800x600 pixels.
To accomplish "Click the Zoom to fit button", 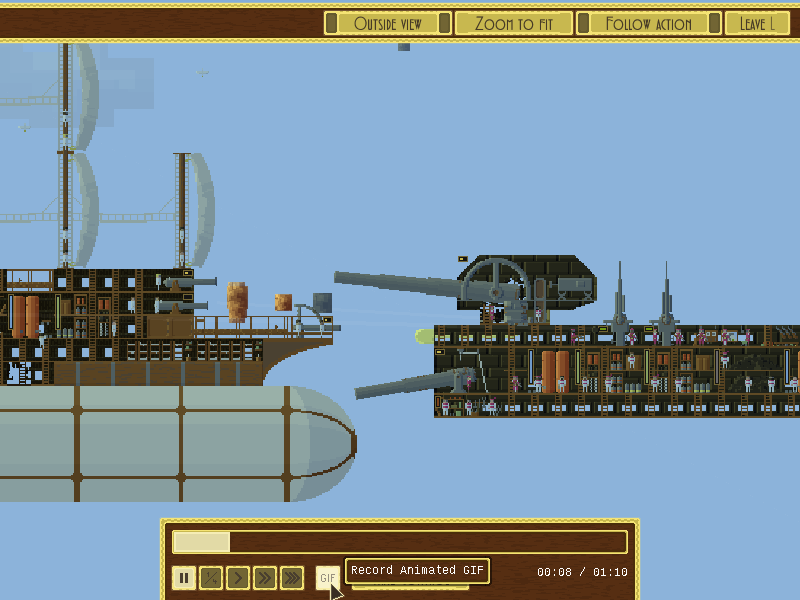I will point(514,24).
